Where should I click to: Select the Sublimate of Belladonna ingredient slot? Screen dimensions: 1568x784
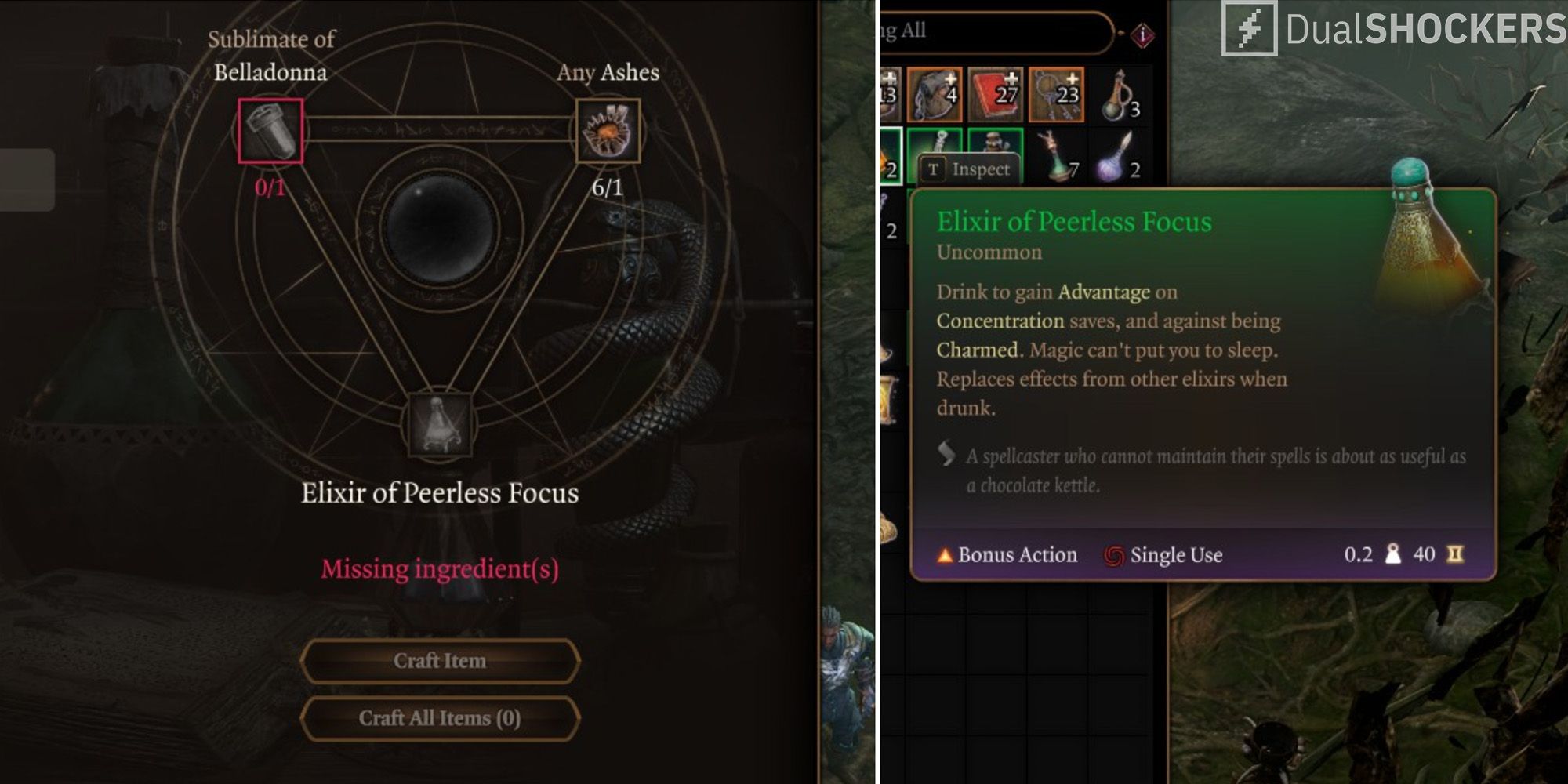270,130
